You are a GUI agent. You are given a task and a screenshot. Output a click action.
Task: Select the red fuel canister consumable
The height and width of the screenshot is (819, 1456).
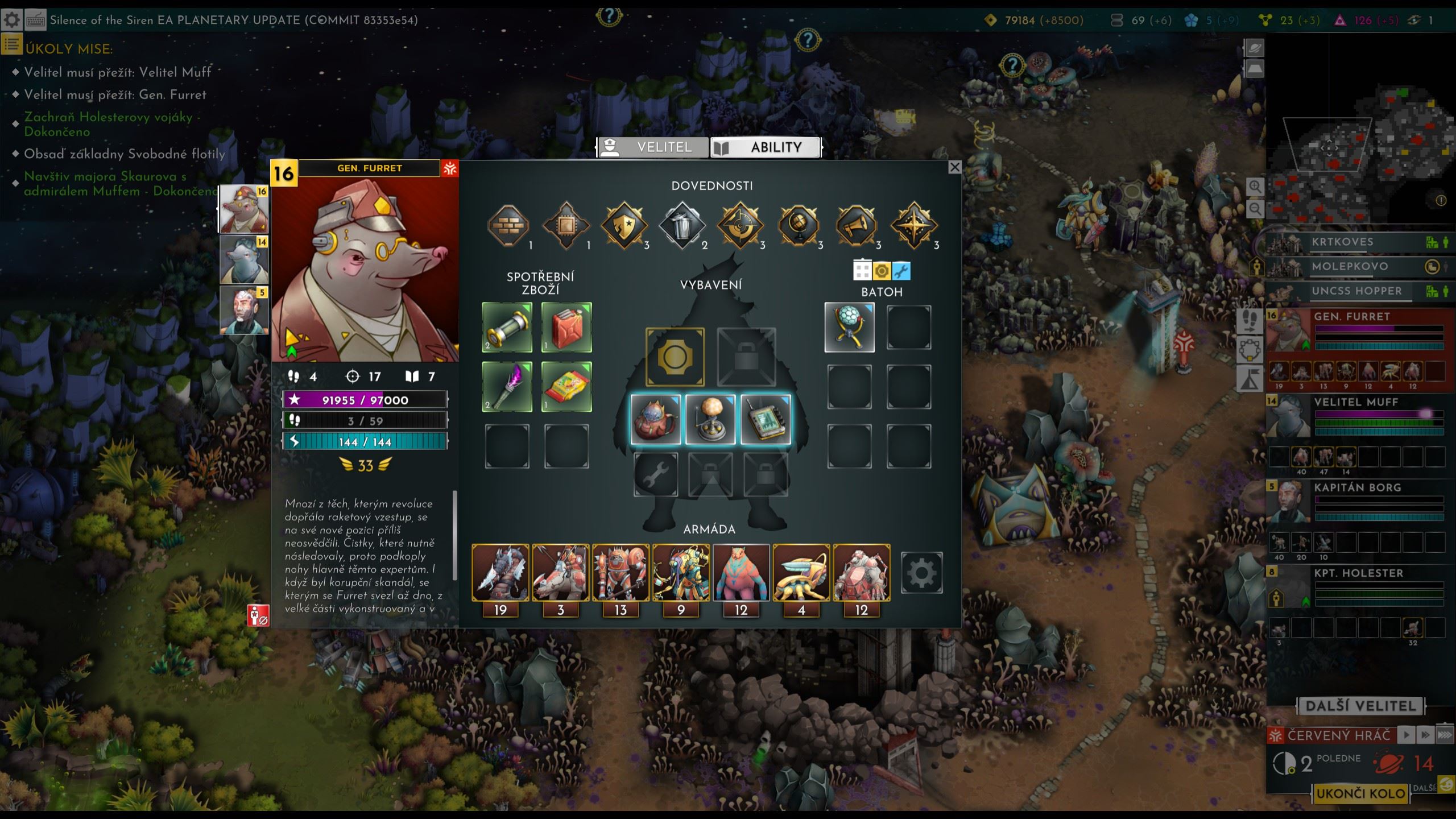click(566, 328)
